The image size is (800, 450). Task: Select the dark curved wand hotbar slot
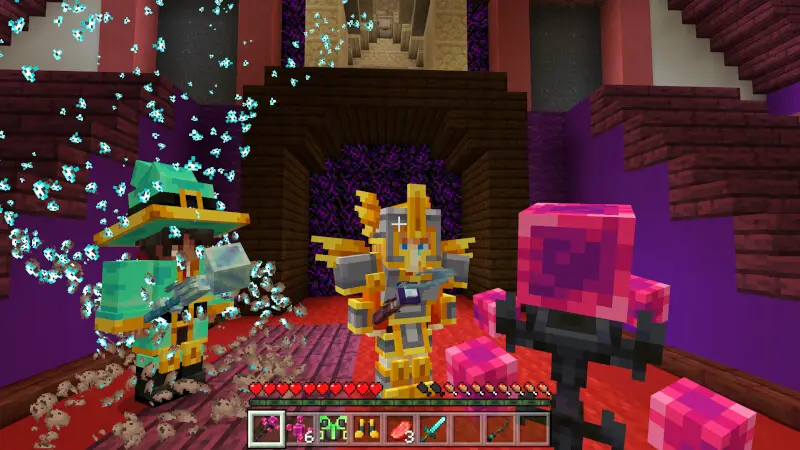pyautogui.click(x=501, y=429)
